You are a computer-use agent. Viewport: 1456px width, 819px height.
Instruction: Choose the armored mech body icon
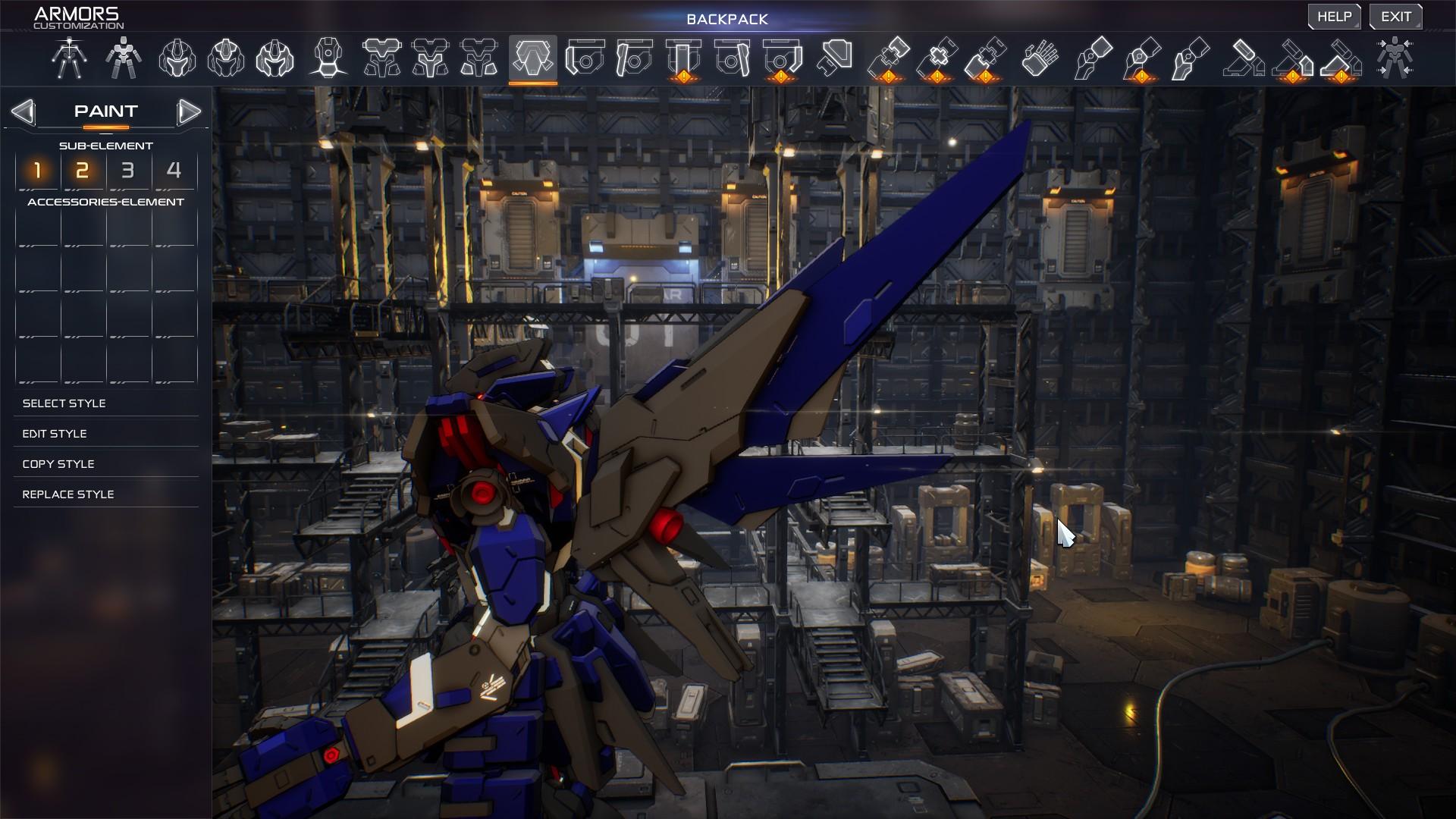pyautogui.click(x=123, y=58)
